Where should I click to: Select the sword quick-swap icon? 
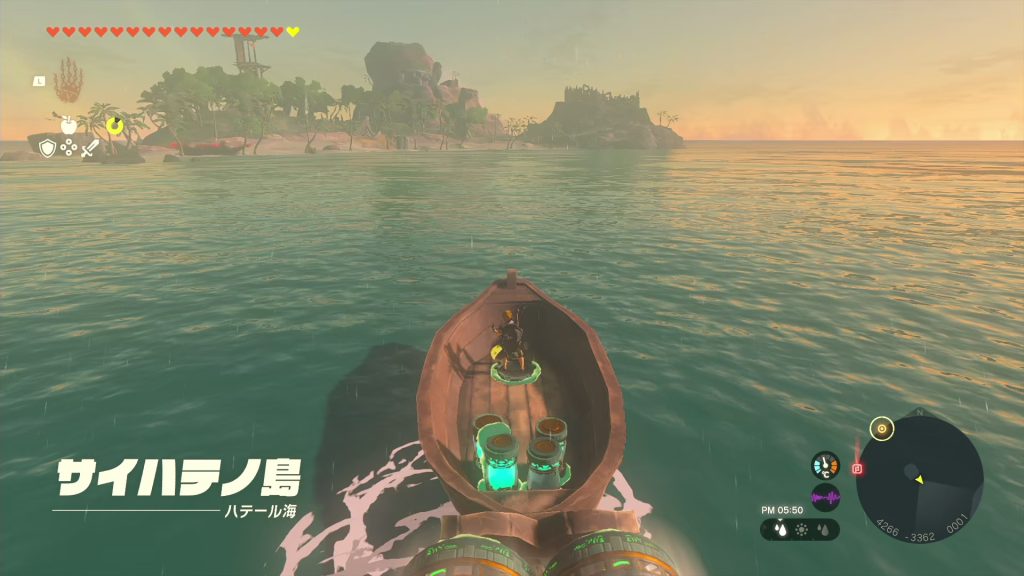coord(90,148)
